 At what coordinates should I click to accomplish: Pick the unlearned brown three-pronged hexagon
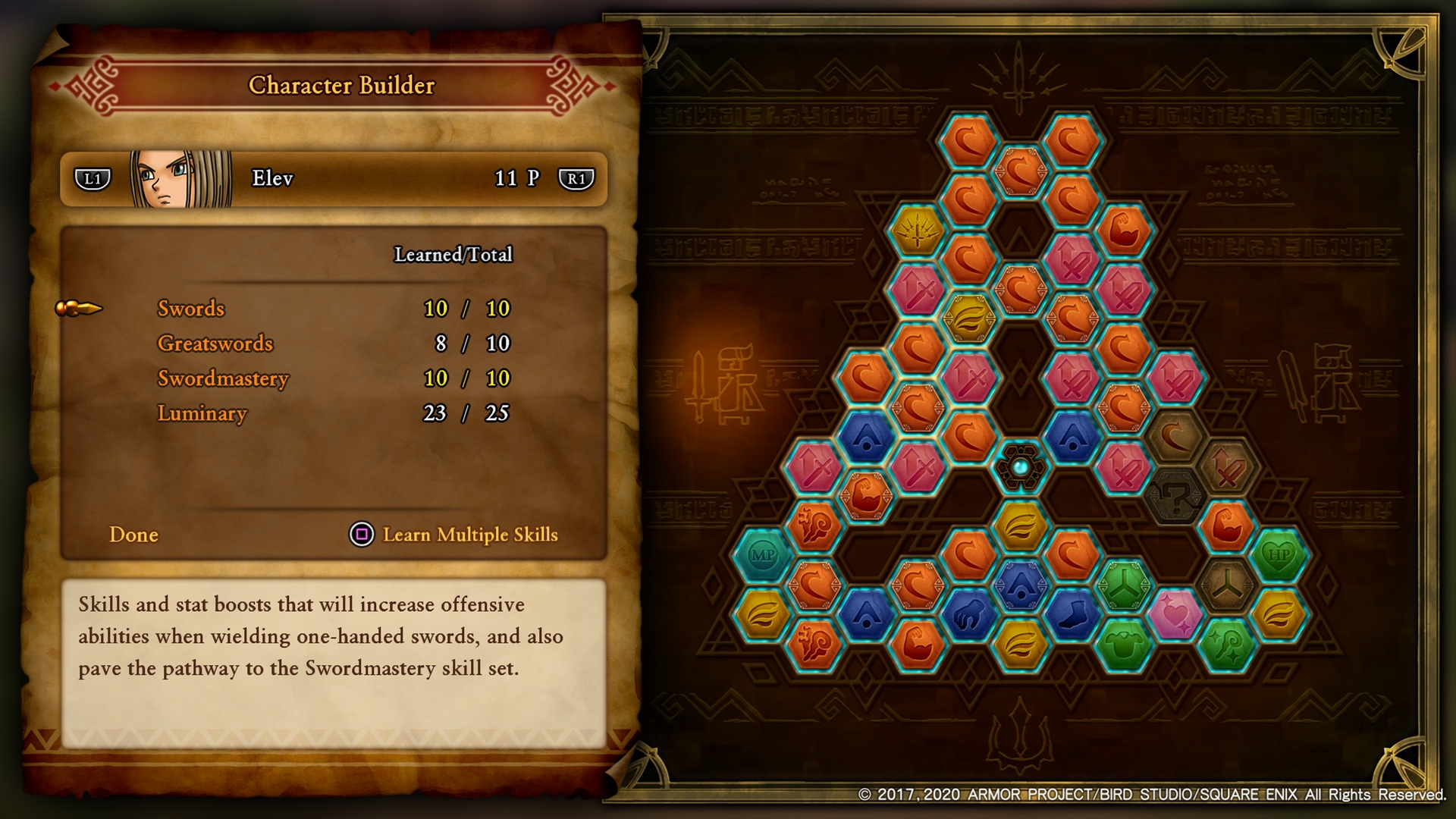[x=1227, y=585]
